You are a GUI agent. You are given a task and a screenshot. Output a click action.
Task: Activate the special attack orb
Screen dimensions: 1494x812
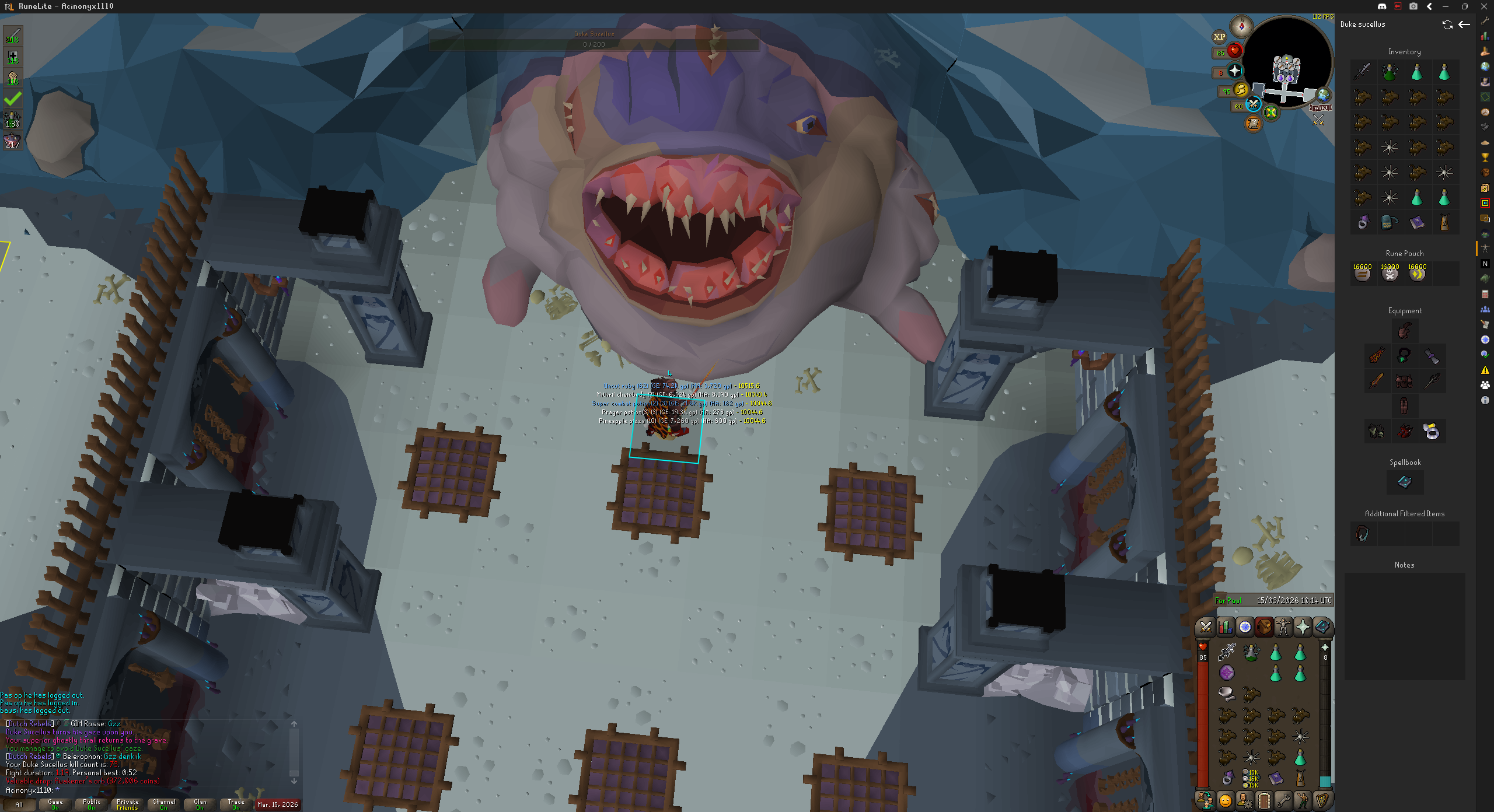pos(1253,104)
